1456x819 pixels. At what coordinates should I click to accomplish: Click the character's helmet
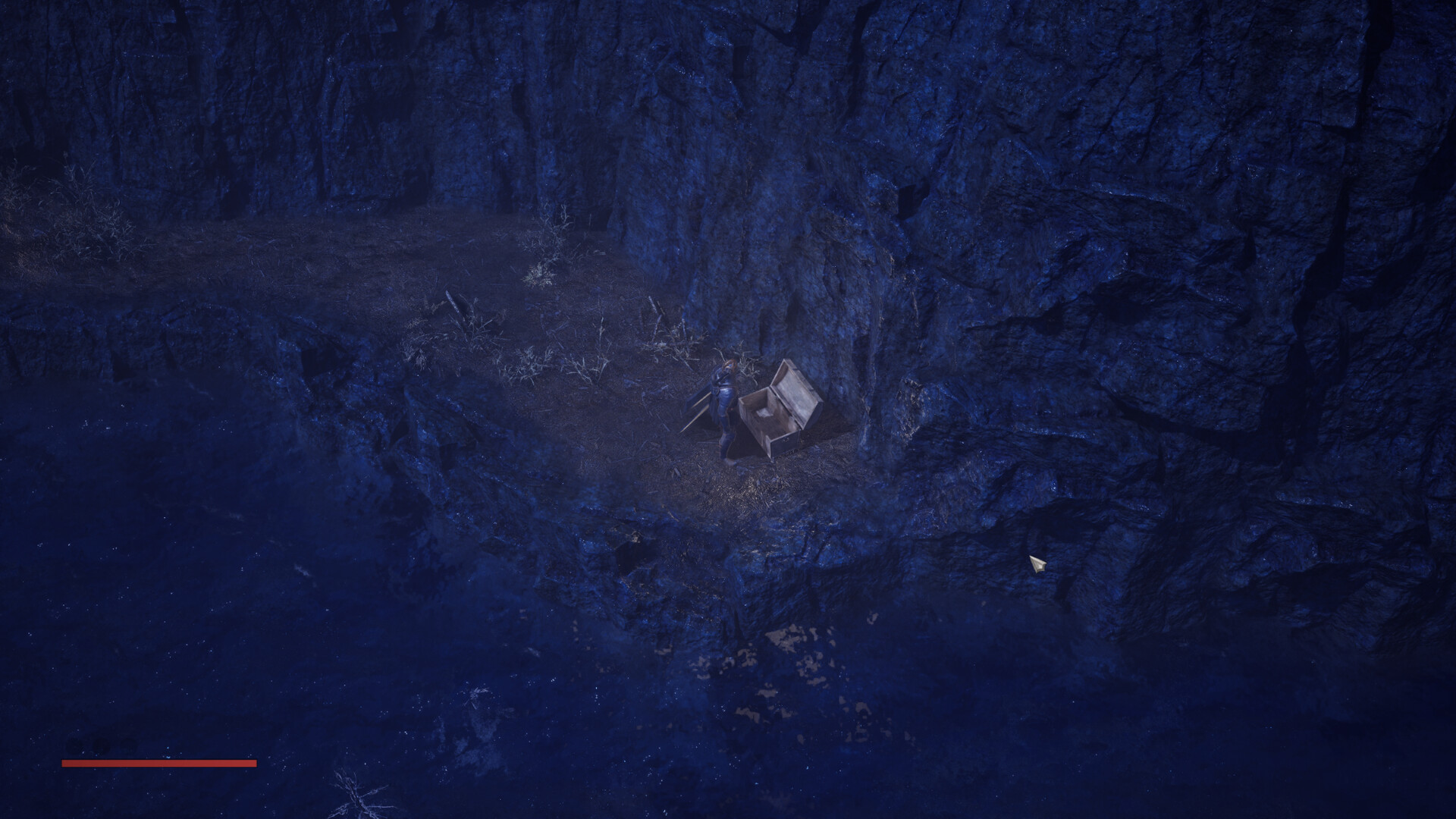coord(729,366)
